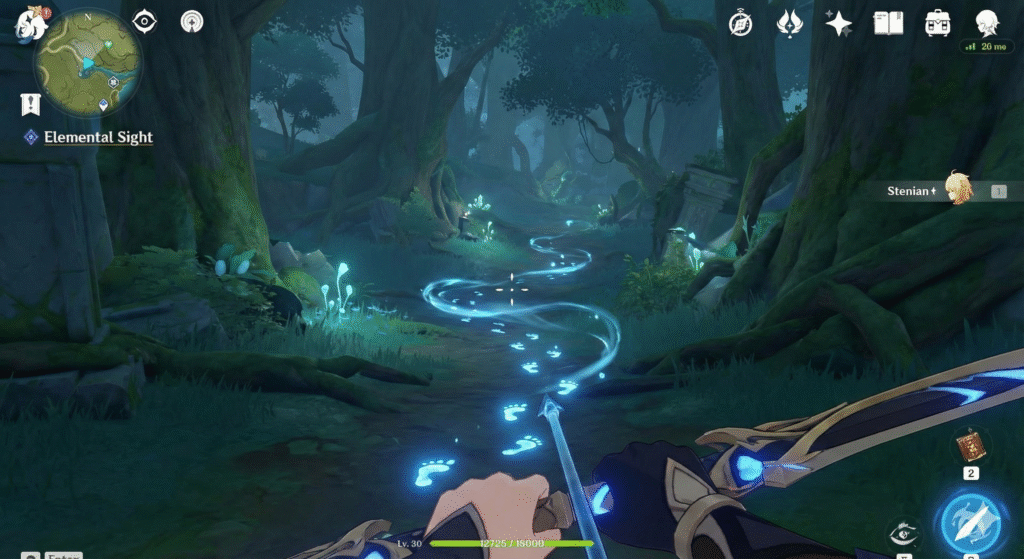Open the open-book handbook icon

(x=888, y=23)
